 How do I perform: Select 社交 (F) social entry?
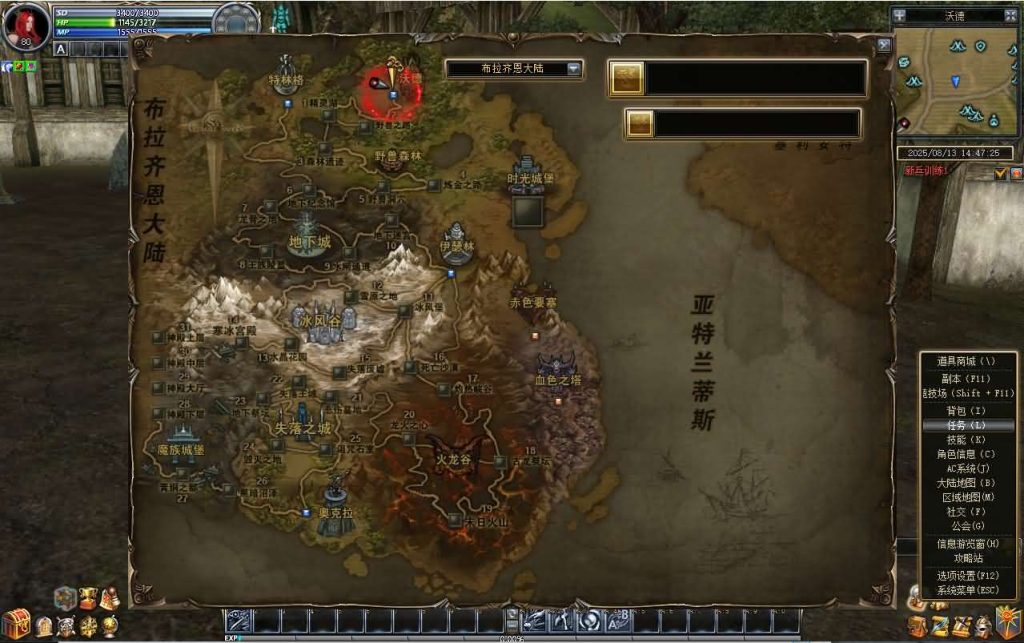click(967, 511)
